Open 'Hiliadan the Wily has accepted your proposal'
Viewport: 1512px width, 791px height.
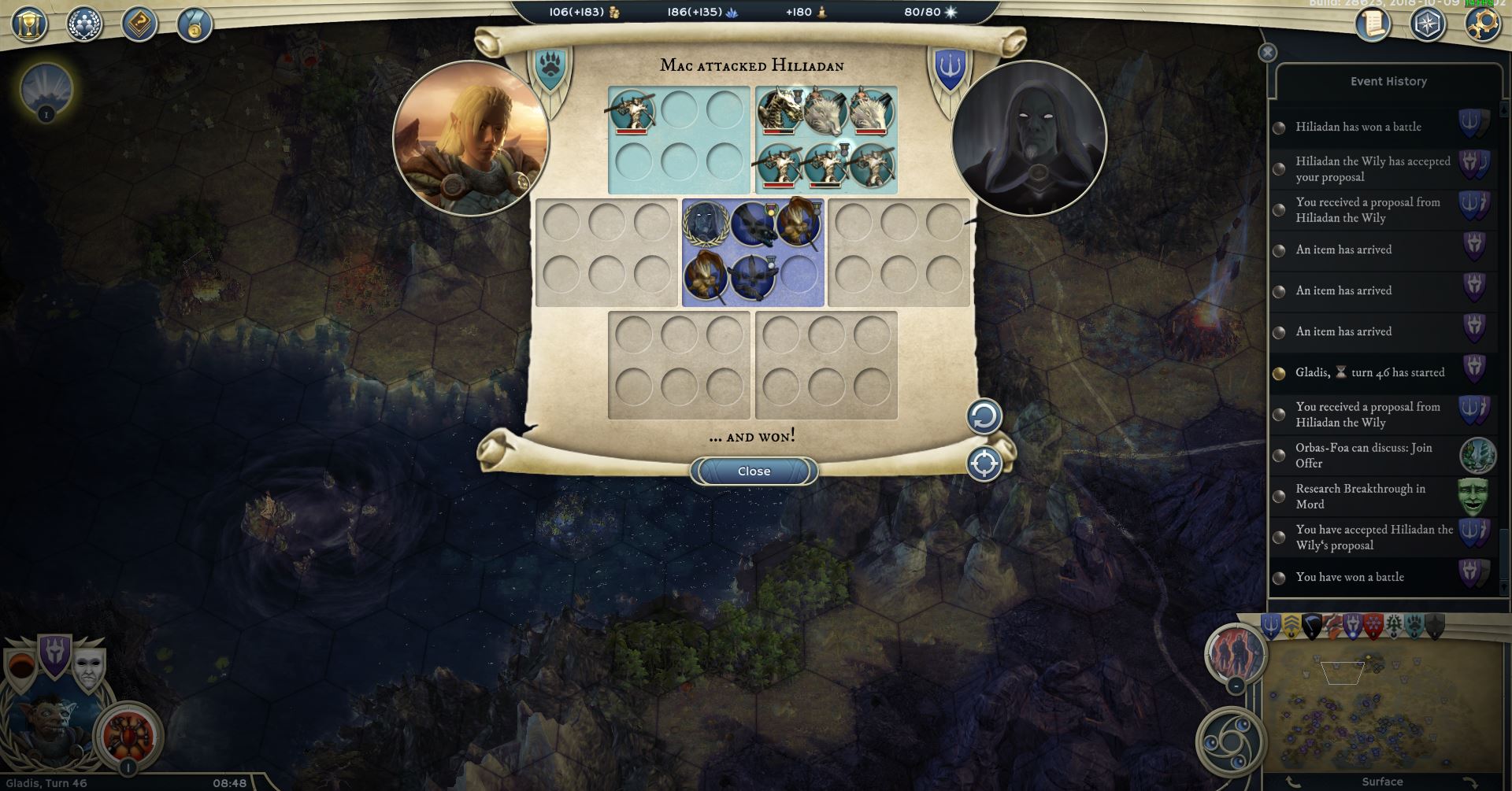[x=1373, y=168]
